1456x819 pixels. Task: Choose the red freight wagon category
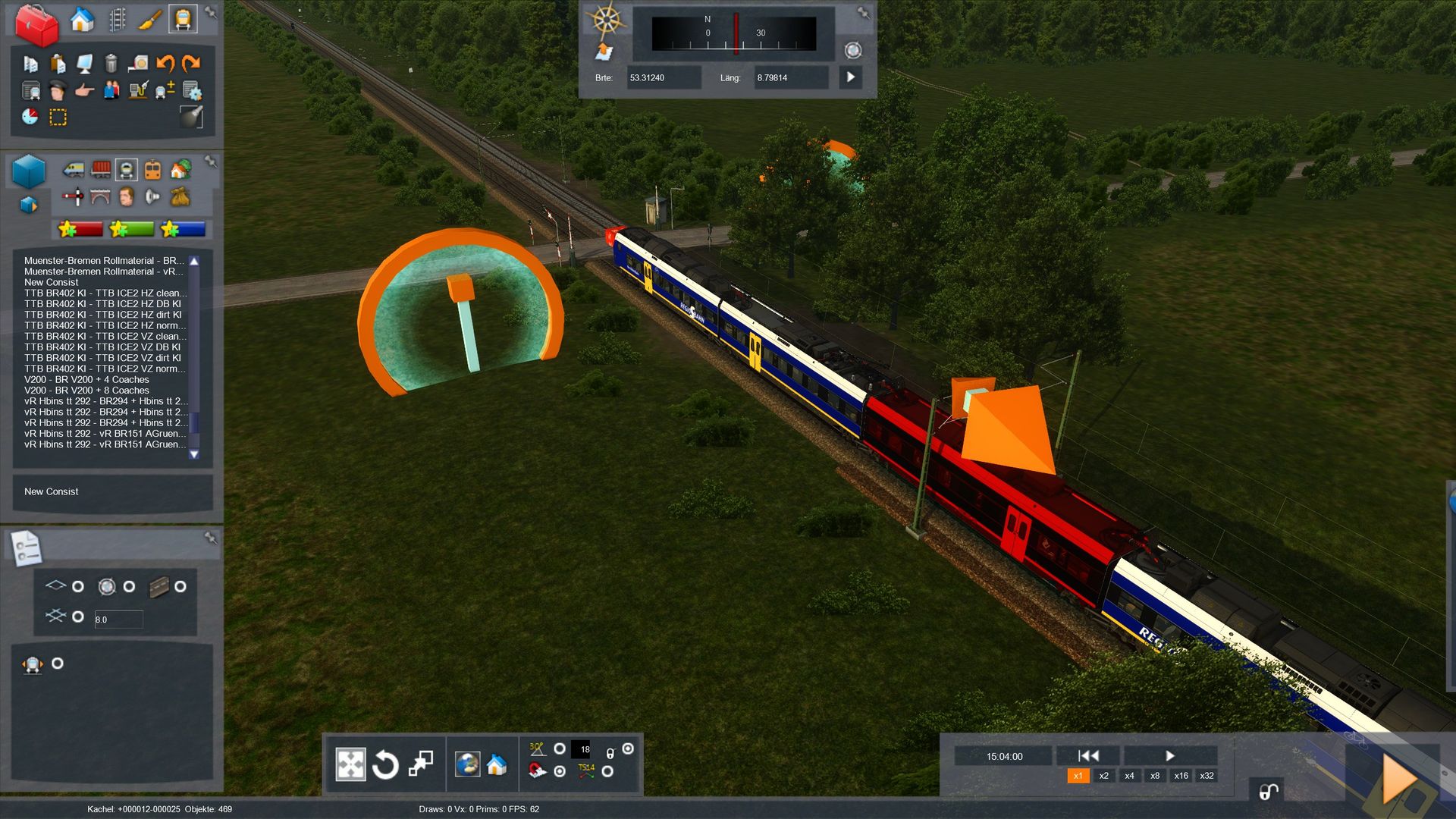click(x=101, y=169)
